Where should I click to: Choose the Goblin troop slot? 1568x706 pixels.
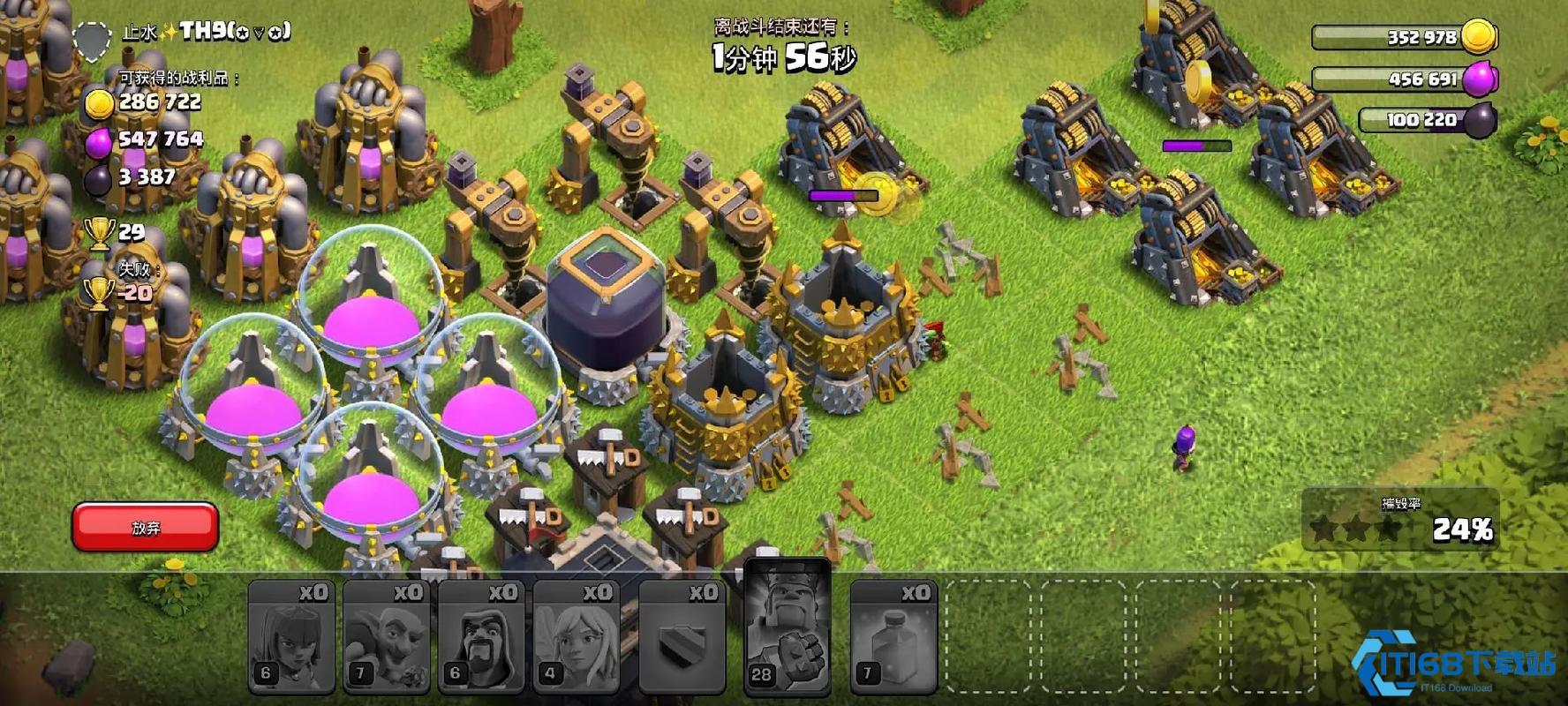tap(386, 636)
